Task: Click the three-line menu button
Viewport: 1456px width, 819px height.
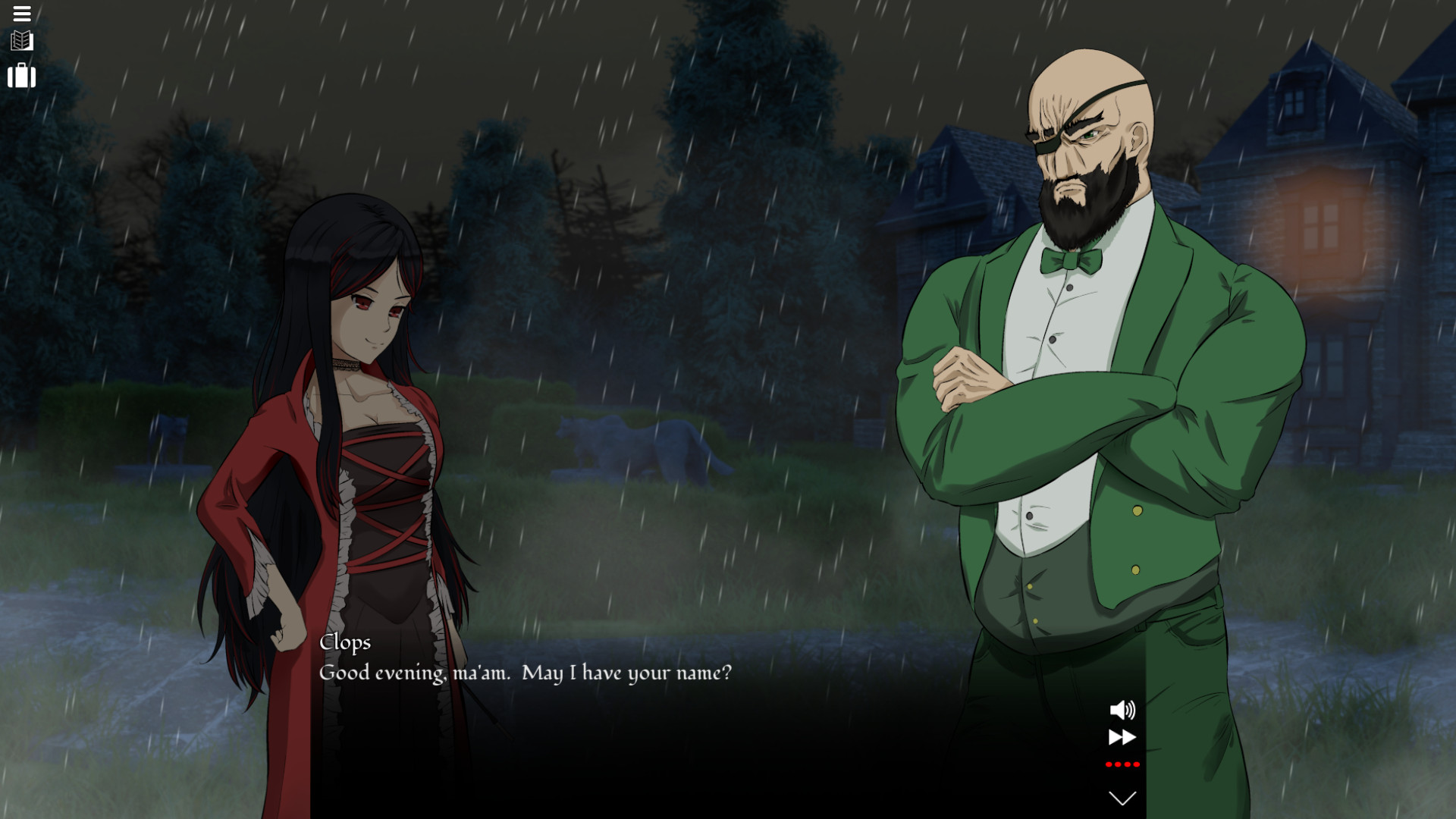Action: click(22, 14)
